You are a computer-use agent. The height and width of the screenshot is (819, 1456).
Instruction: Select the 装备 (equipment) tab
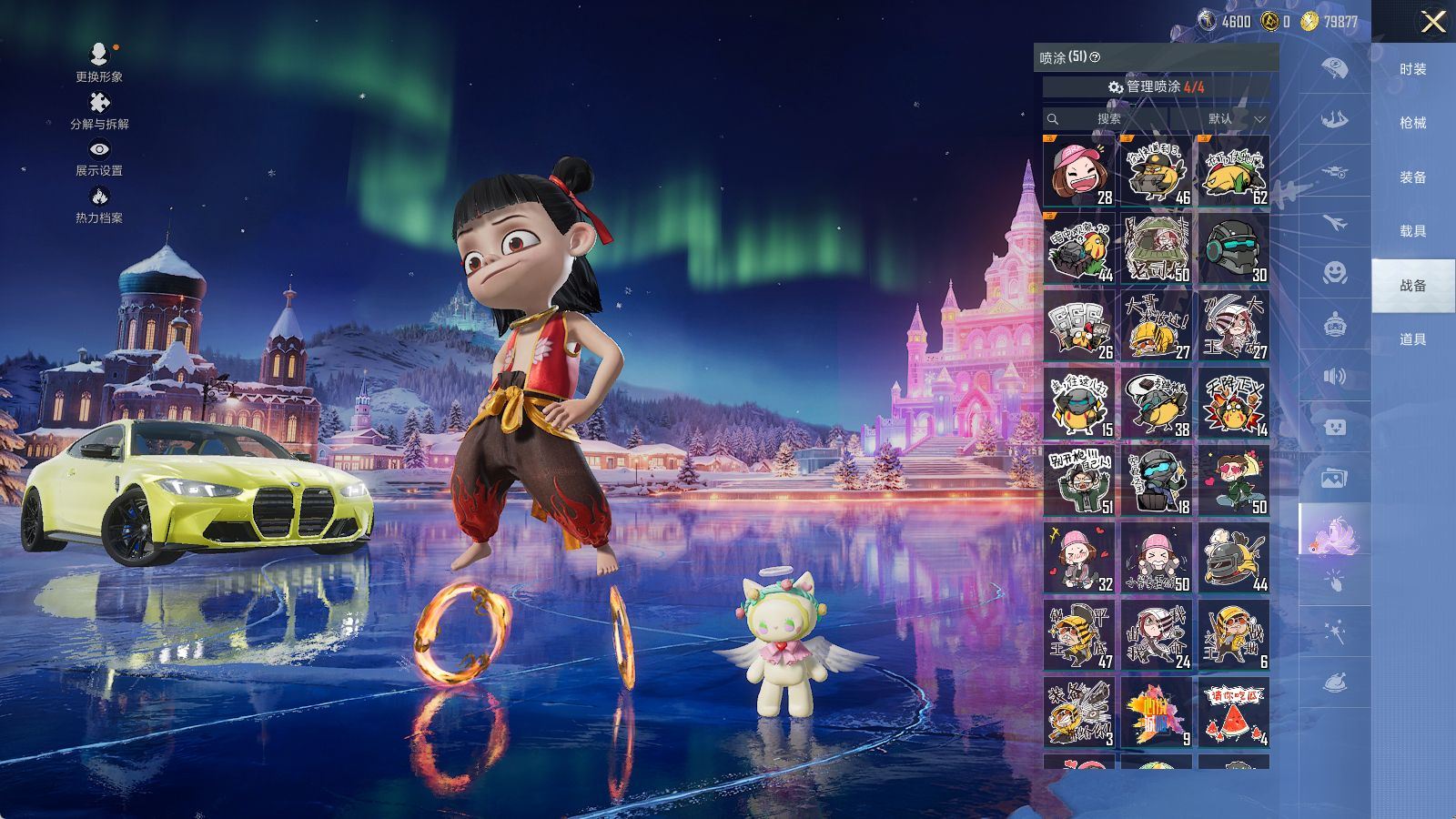tap(1412, 177)
